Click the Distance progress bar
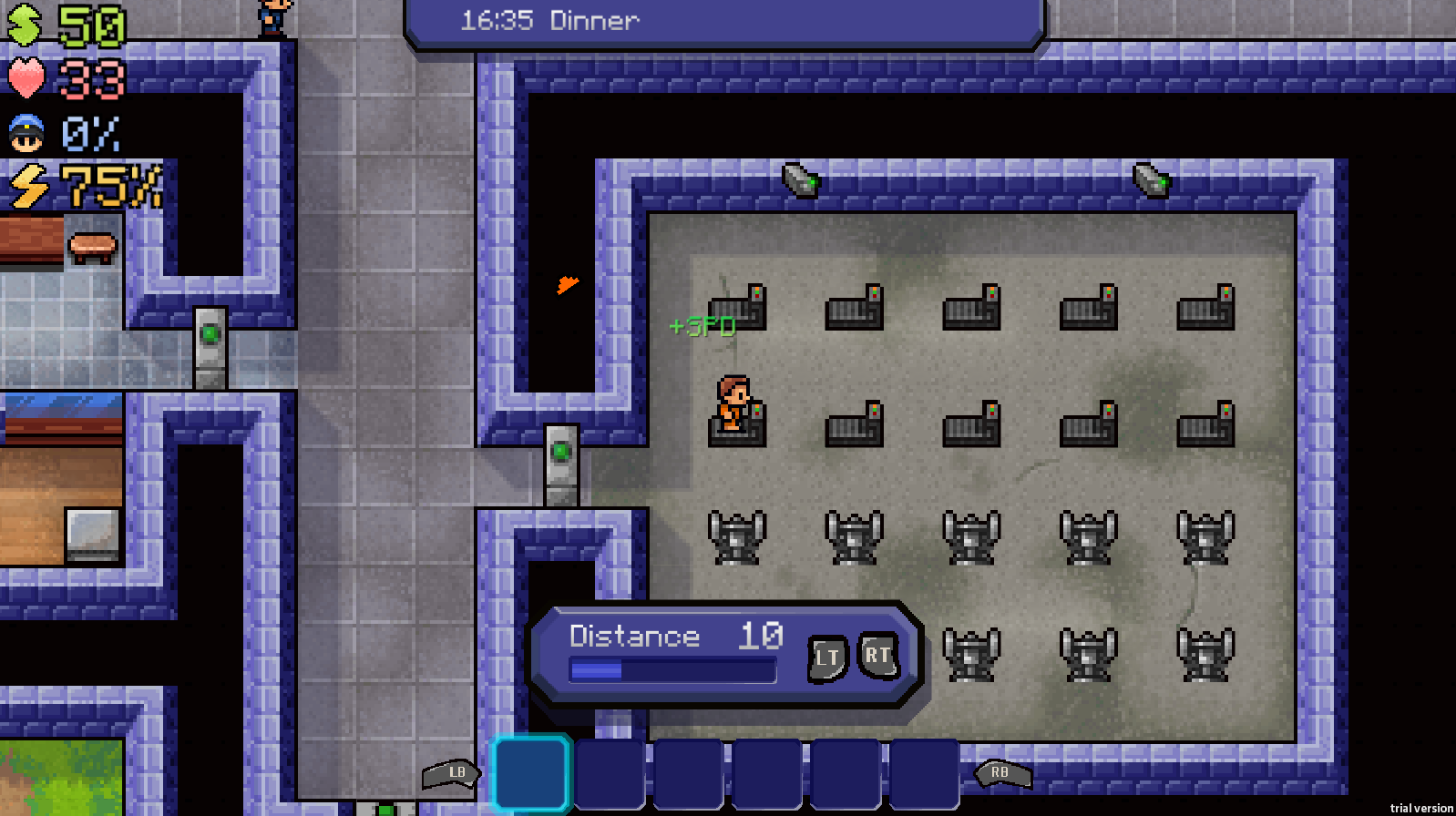This screenshot has height=816, width=1456. pos(672,671)
